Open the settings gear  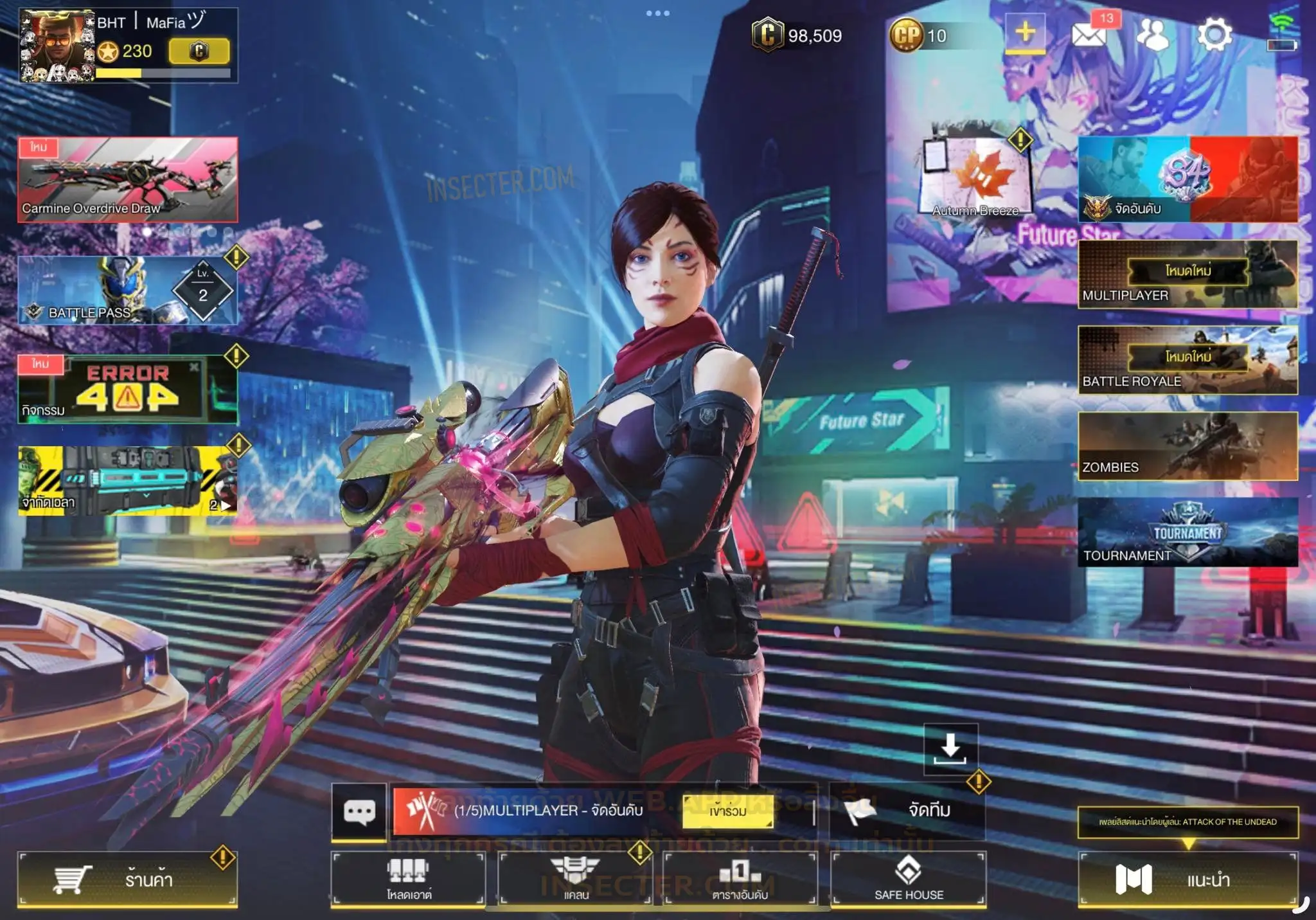pos(1214,34)
